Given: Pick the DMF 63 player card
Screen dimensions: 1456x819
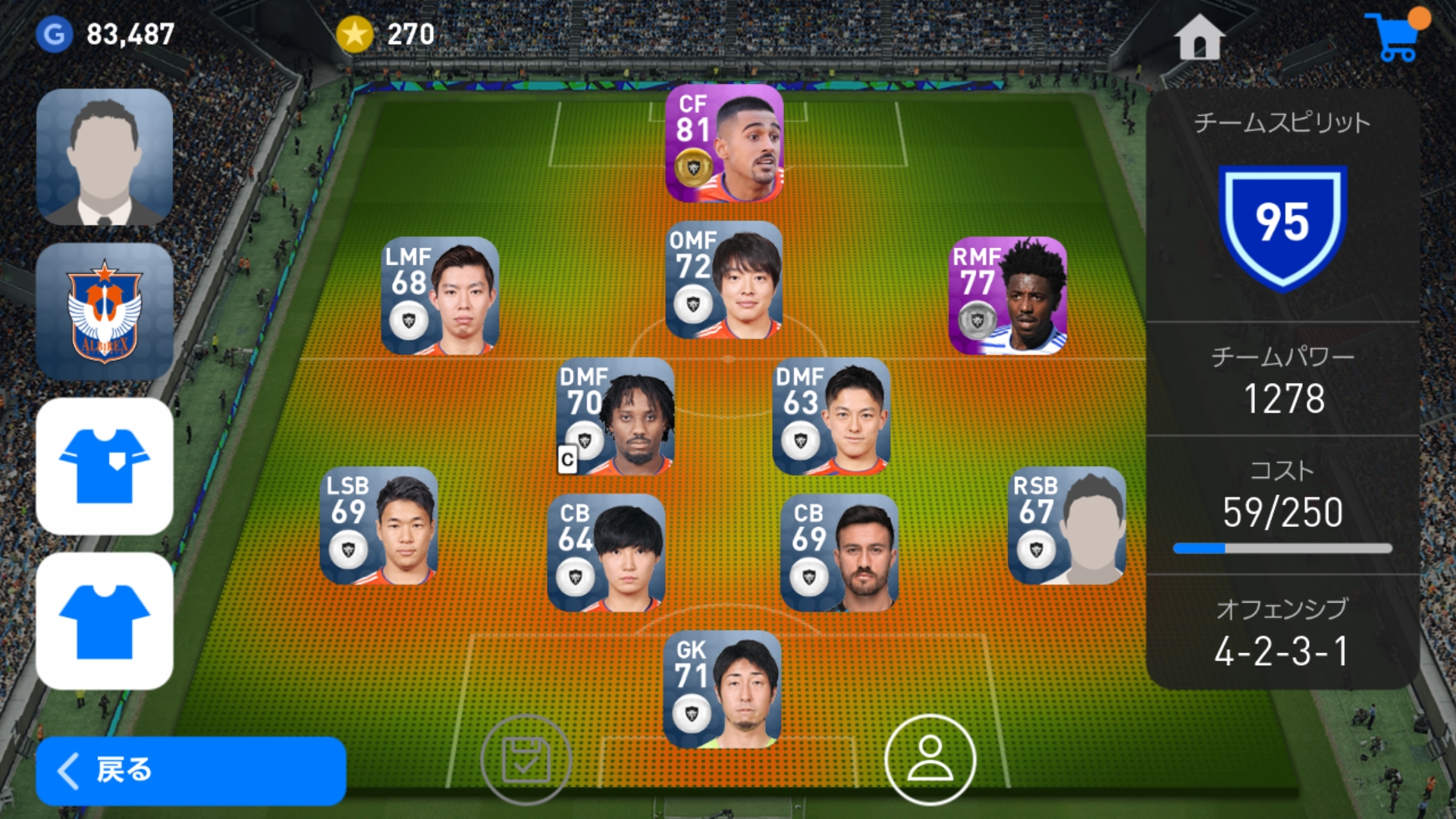Looking at the screenshot, I should tap(831, 416).
